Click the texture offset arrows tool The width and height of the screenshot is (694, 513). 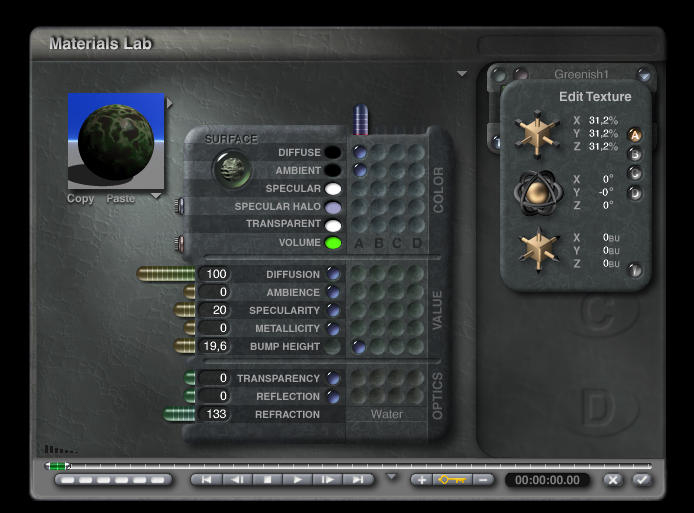(x=537, y=249)
